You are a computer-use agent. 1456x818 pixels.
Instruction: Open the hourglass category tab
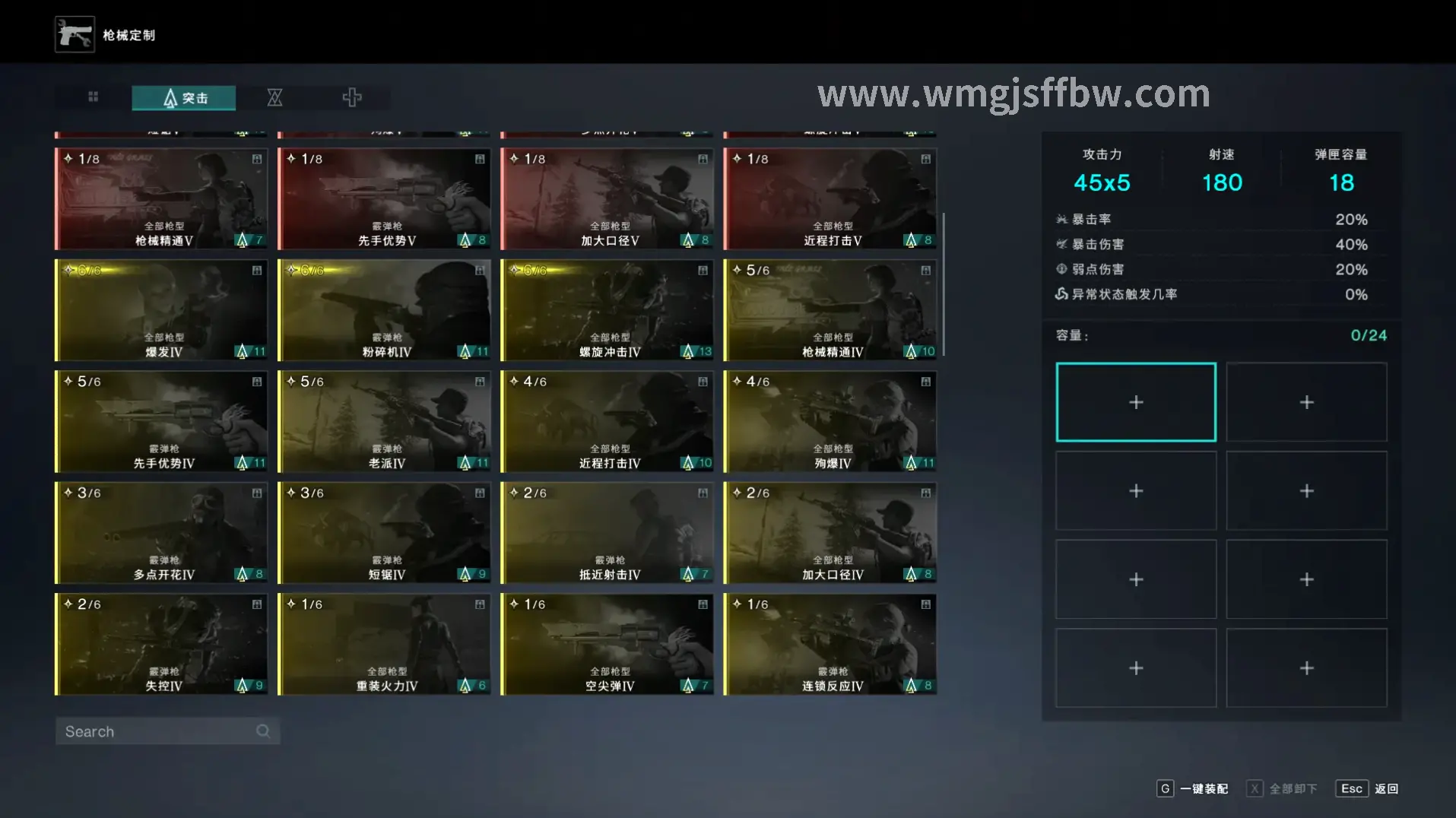pyautogui.click(x=274, y=97)
